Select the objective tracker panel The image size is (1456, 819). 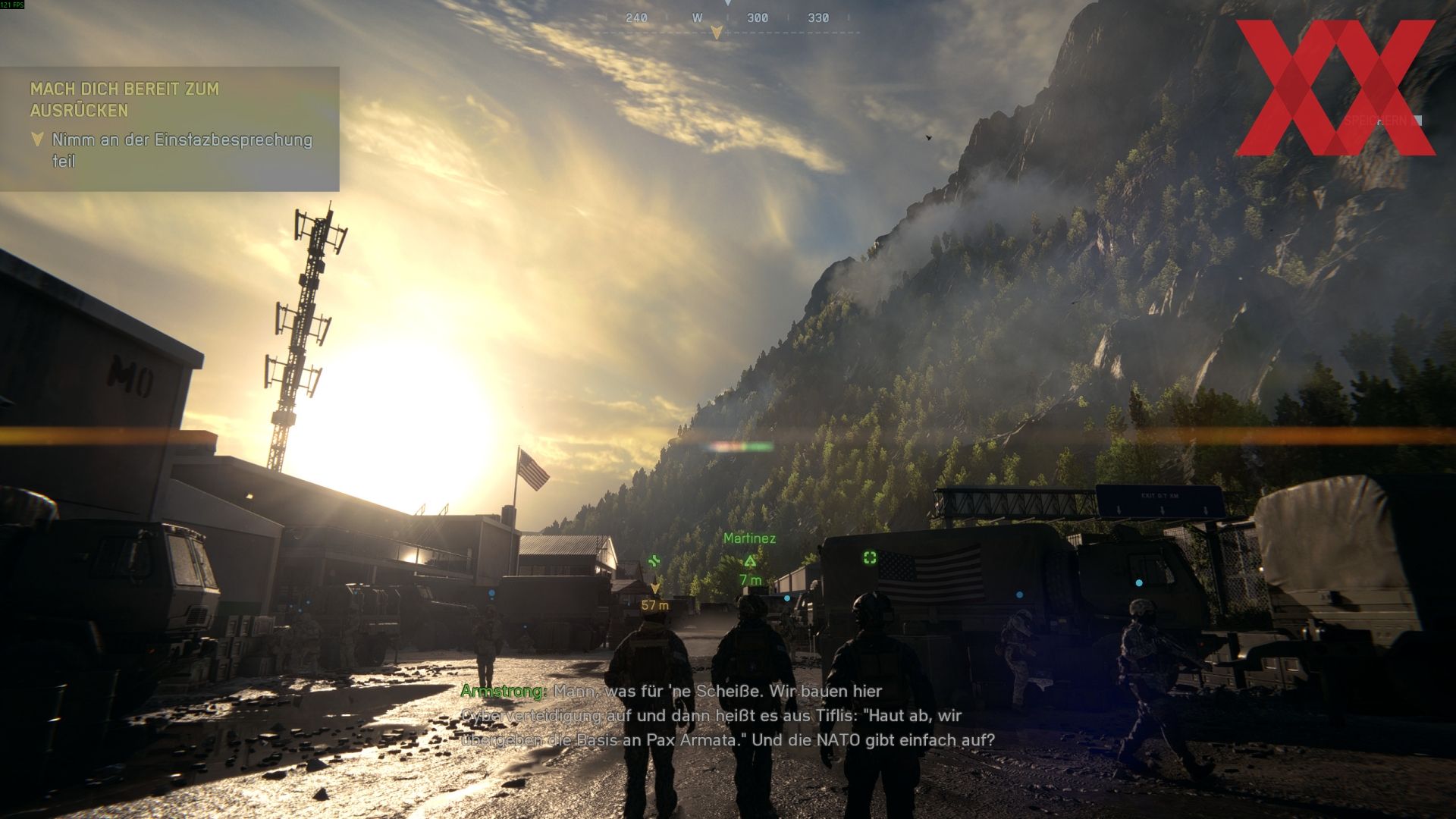tap(169, 129)
